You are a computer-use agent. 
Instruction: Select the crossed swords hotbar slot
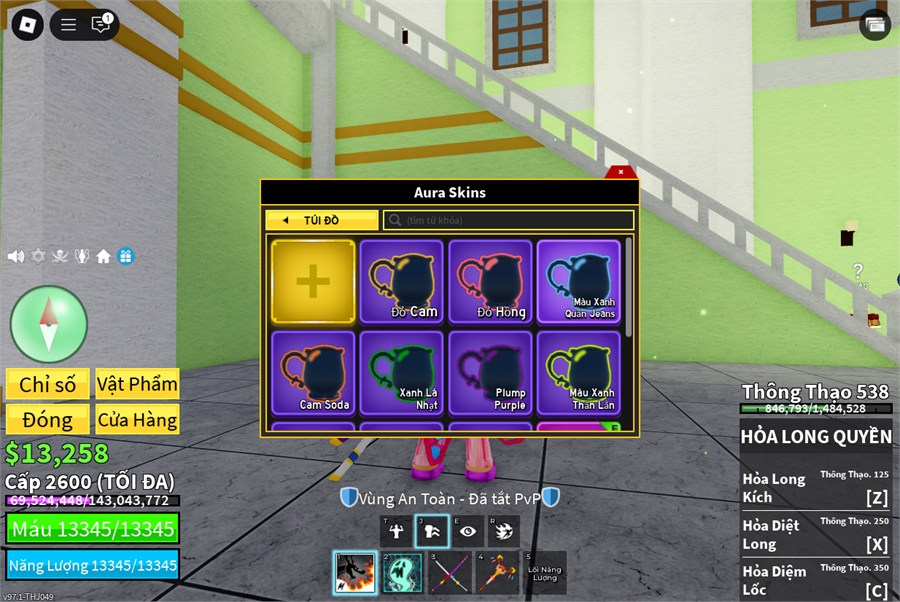pos(449,573)
